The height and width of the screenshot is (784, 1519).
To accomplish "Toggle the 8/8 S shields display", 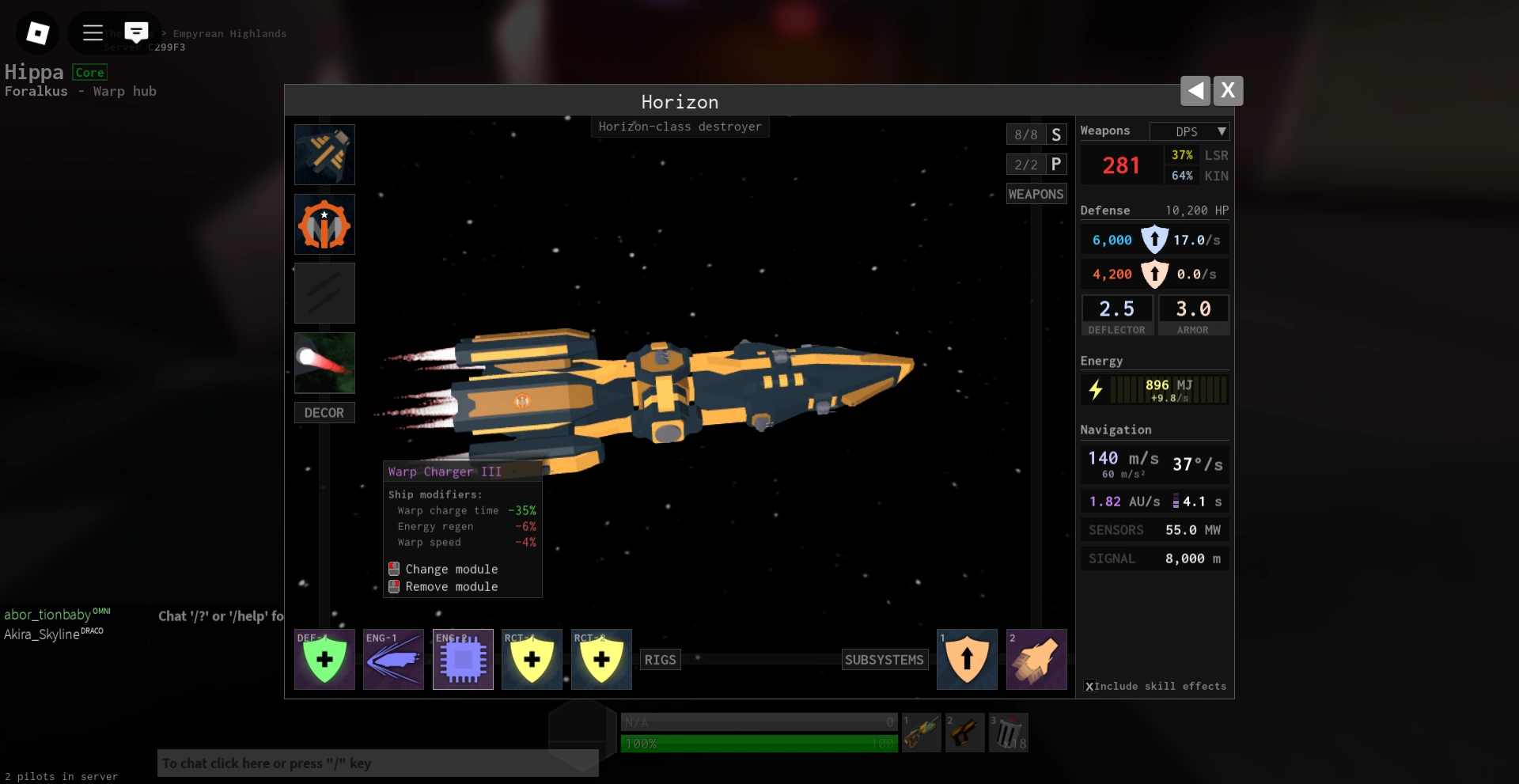I will (1036, 134).
